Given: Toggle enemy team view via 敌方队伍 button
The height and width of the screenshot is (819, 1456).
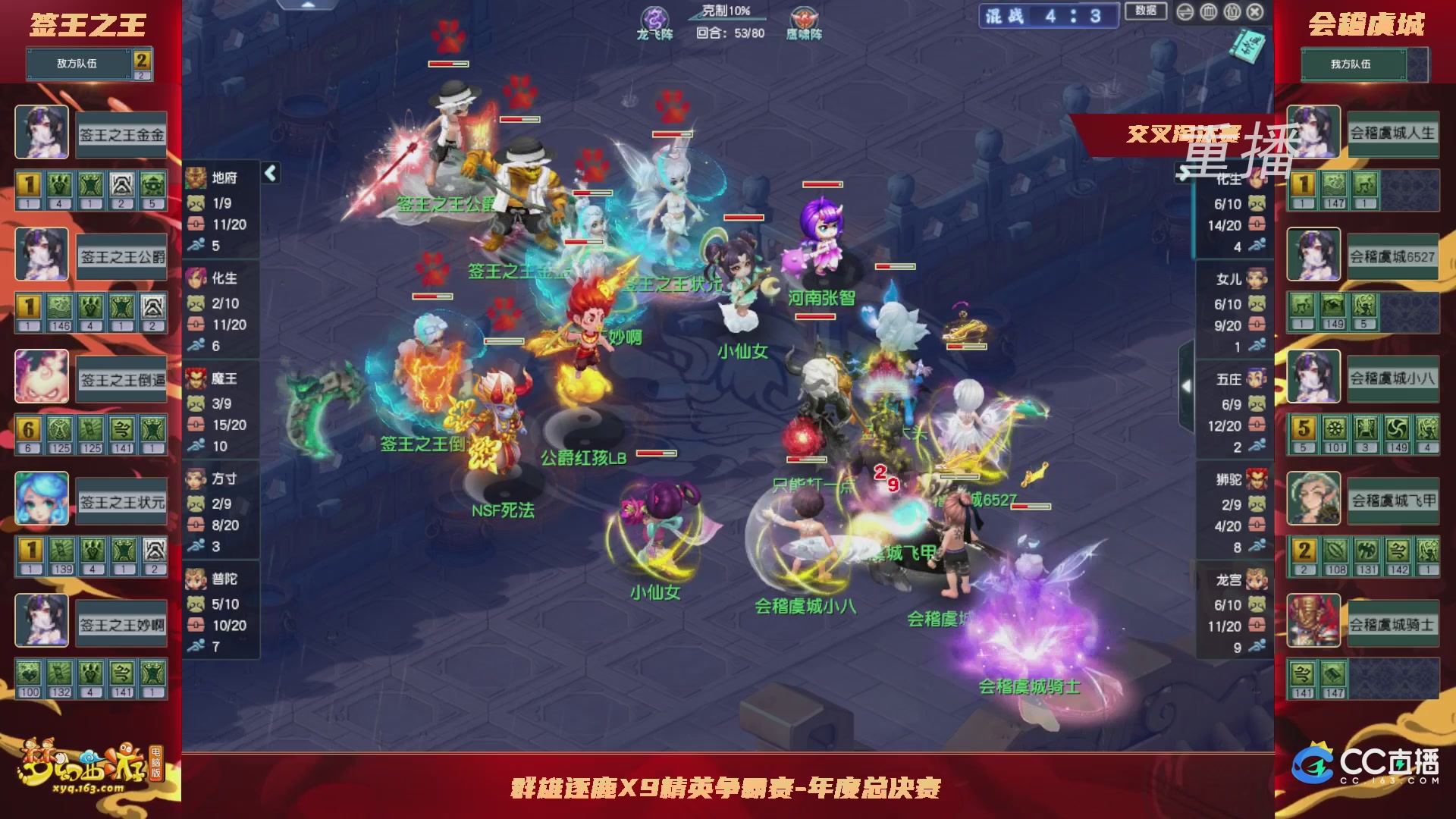Looking at the screenshot, I should 78,64.
